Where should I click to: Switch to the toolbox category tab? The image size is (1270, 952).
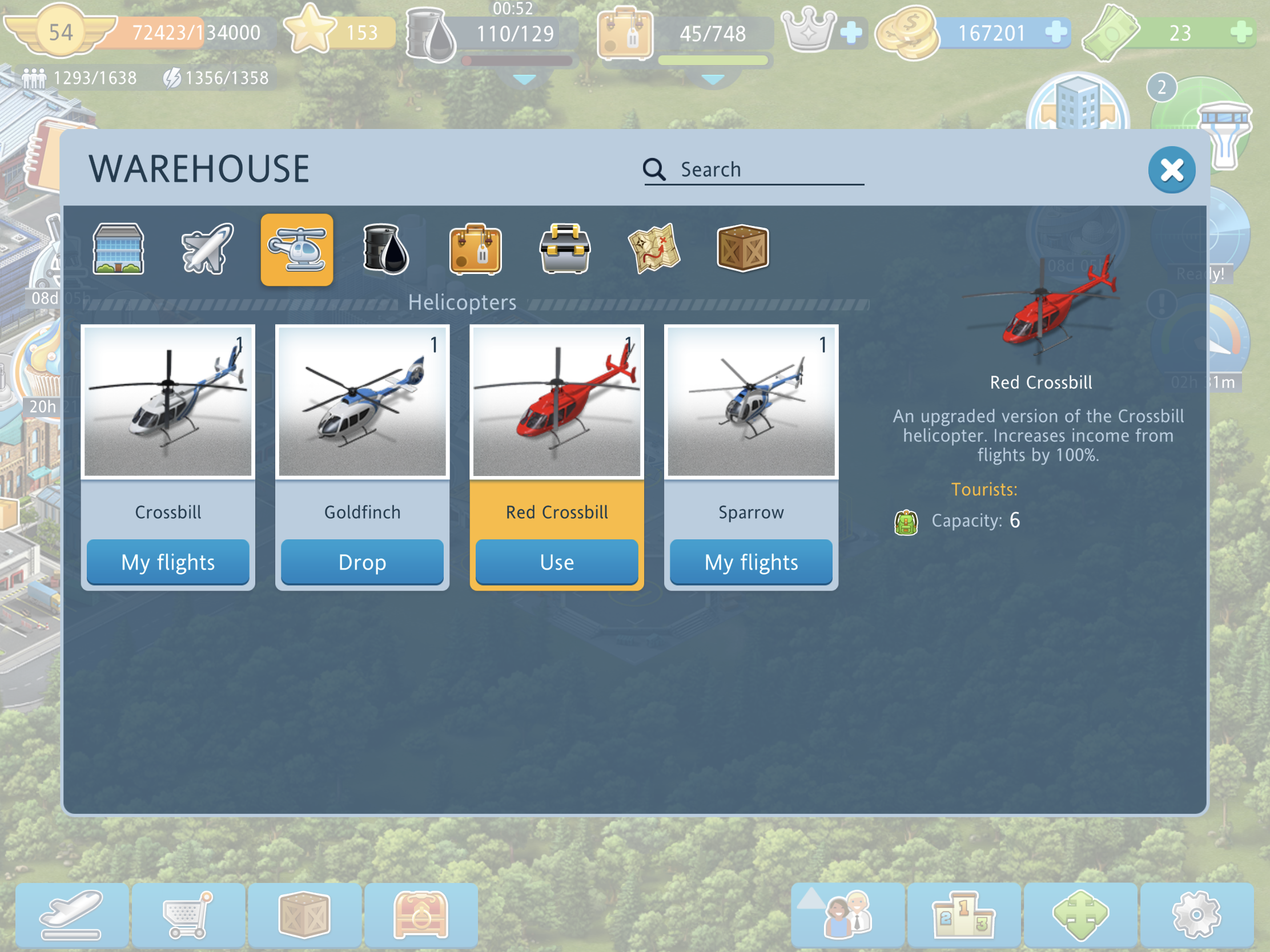pos(564,249)
